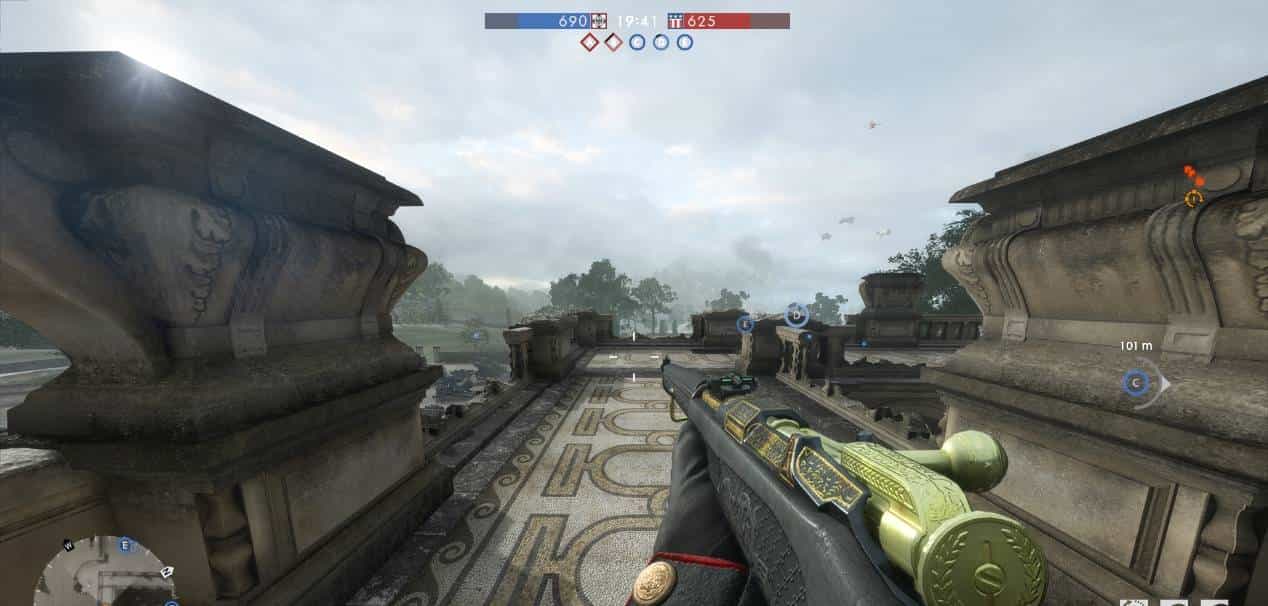Click the red team's flag emblem beside 625
This screenshot has width=1268, height=606.
[x=675, y=21]
